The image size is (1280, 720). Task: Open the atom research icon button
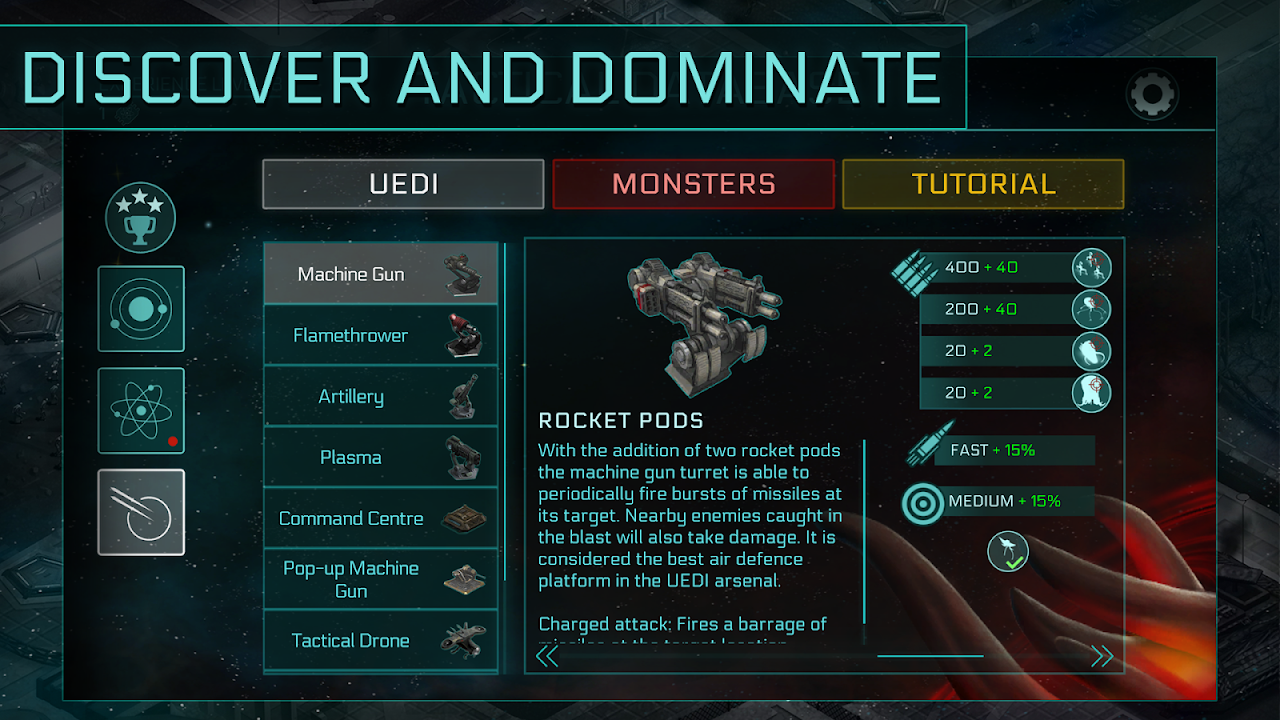point(141,411)
